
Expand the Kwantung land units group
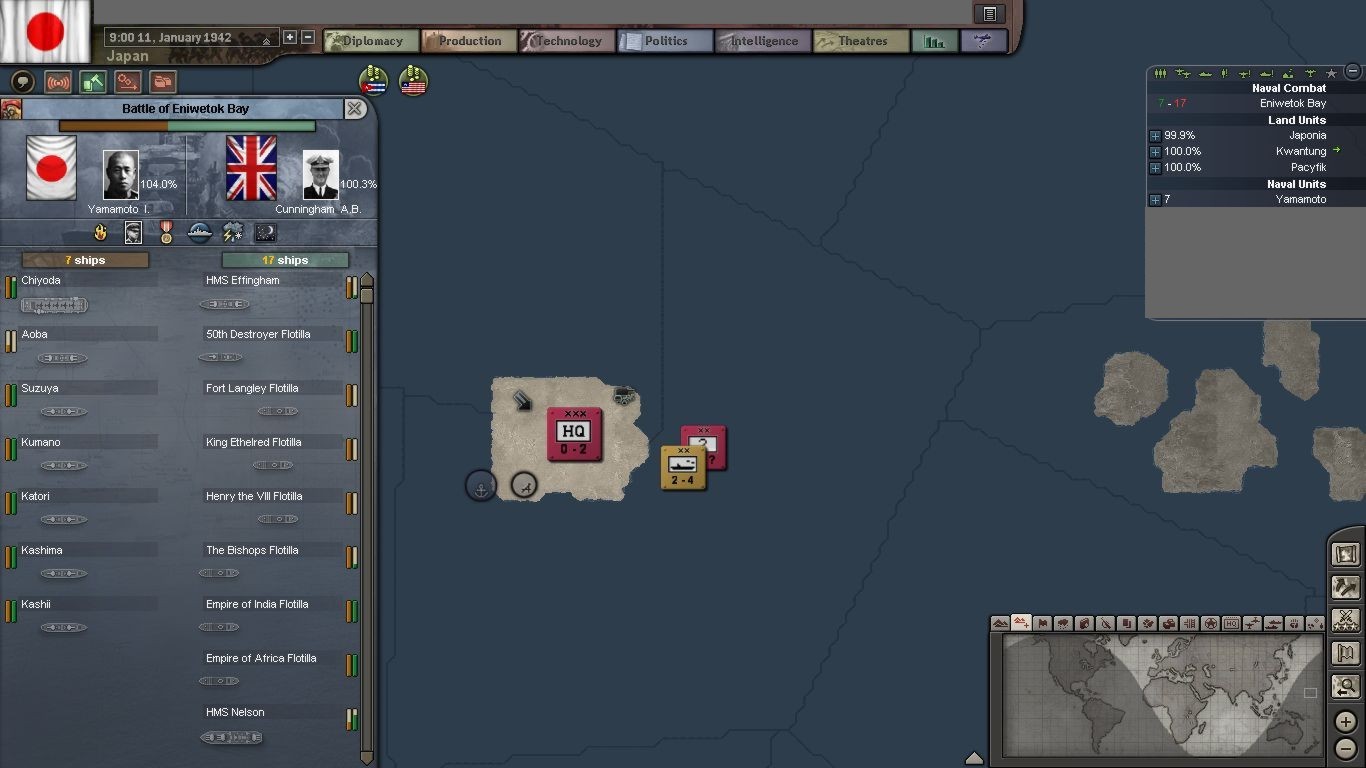[1155, 152]
